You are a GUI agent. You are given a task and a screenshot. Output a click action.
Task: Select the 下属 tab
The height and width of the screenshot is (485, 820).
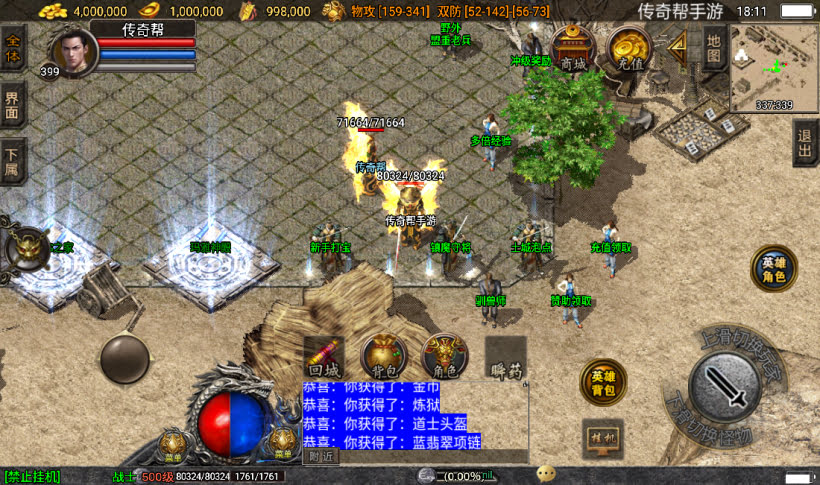click(13, 162)
